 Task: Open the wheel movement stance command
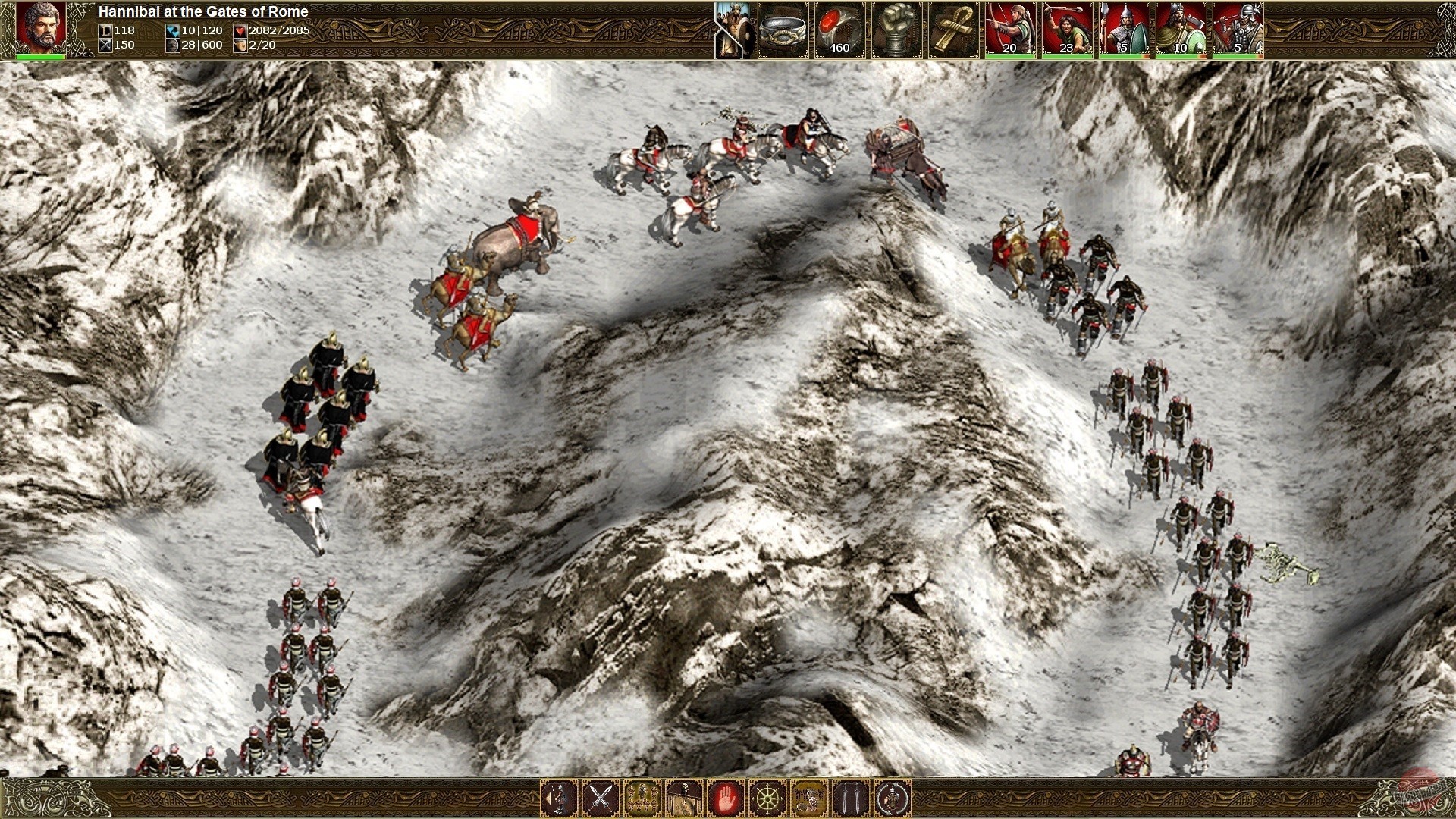(761, 797)
